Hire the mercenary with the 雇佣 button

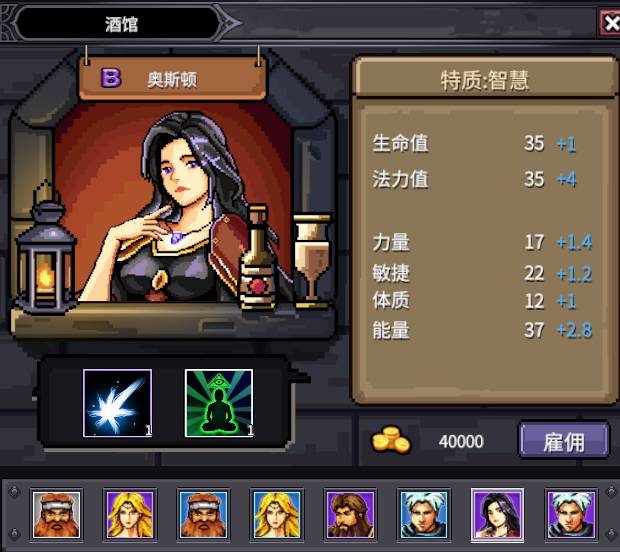tap(563, 441)
